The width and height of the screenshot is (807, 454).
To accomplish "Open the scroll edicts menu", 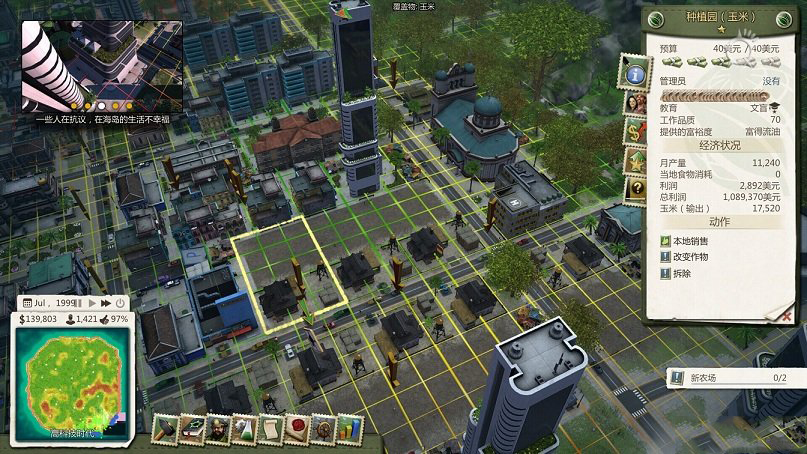I will [269, 430].
